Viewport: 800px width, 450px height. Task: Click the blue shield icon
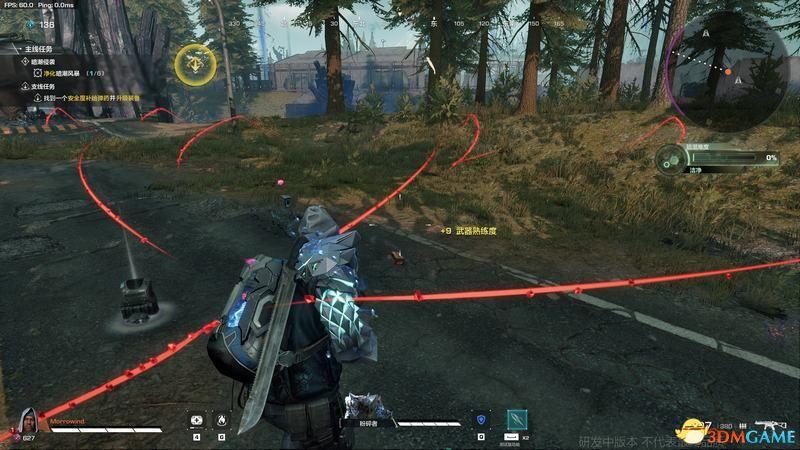click(481, 420)
